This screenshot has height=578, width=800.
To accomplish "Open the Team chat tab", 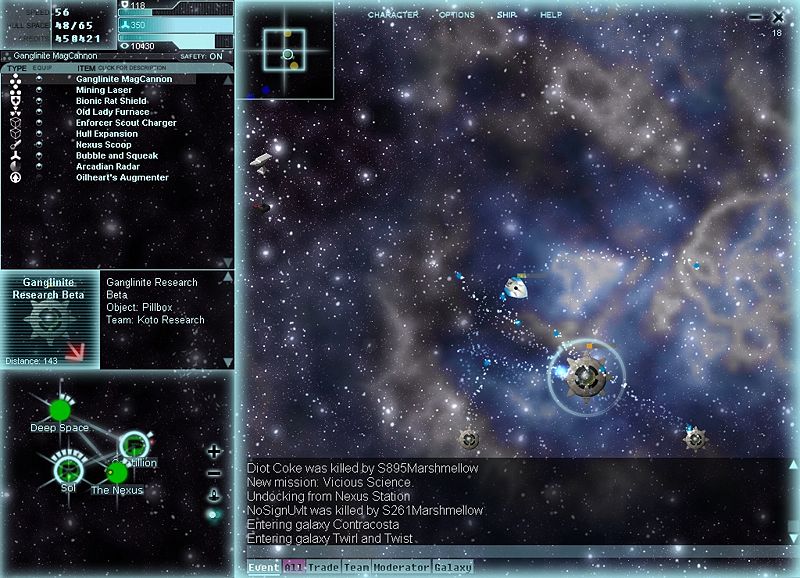I will click(x=357, y=568).
